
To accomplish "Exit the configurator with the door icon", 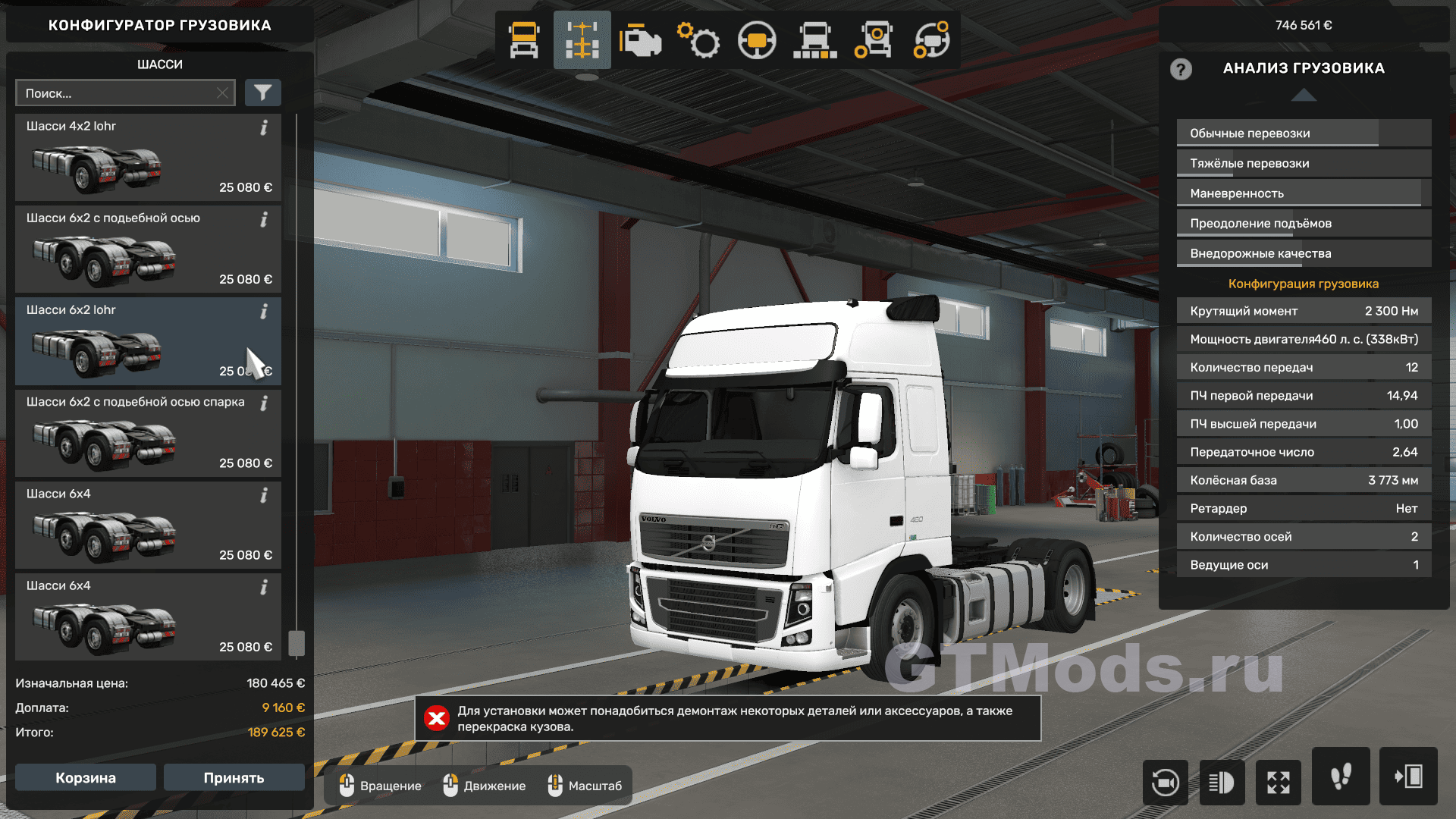I will [1408, 777].
